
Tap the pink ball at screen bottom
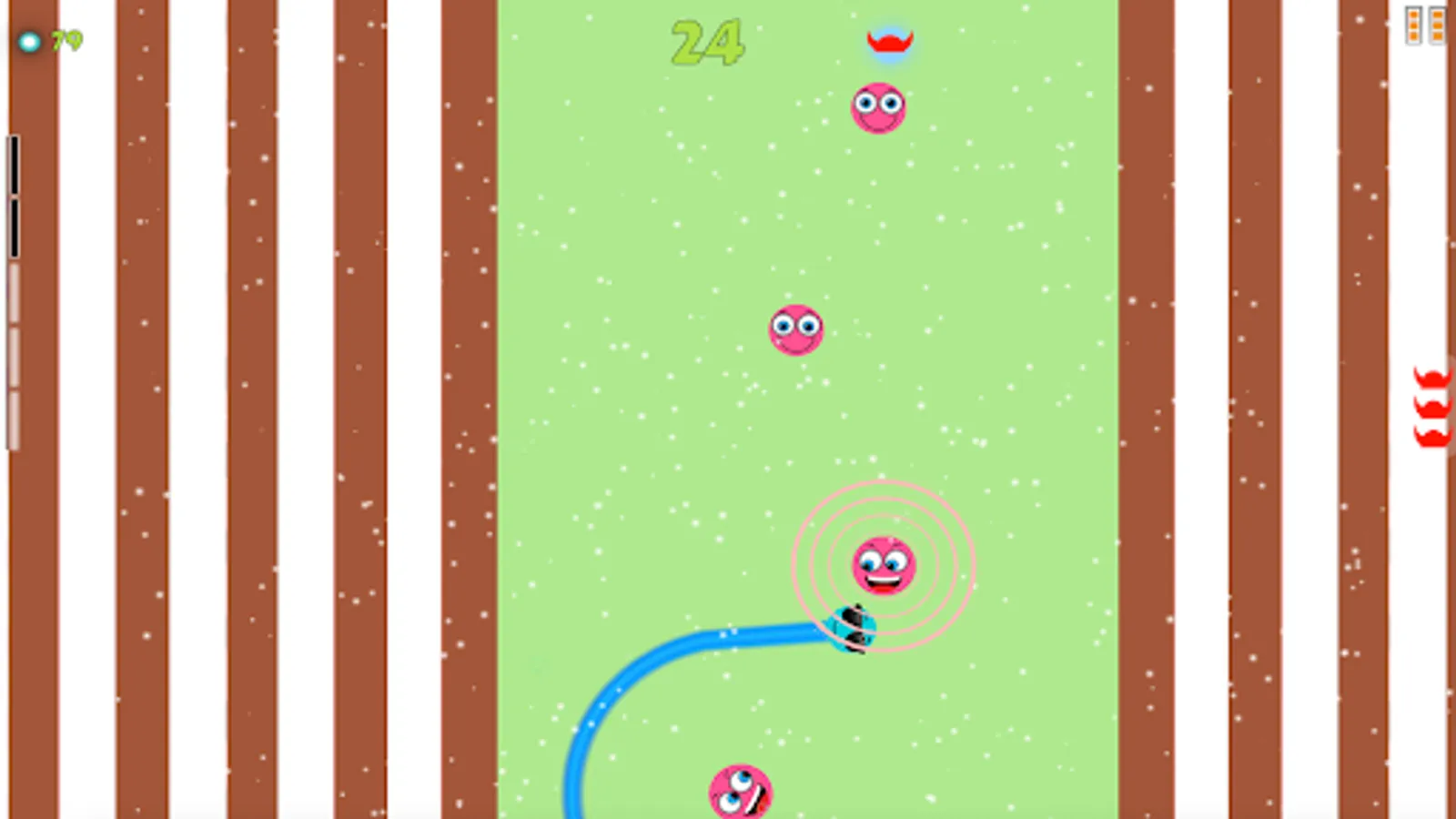pyautogui.click(x=739, y=790)
